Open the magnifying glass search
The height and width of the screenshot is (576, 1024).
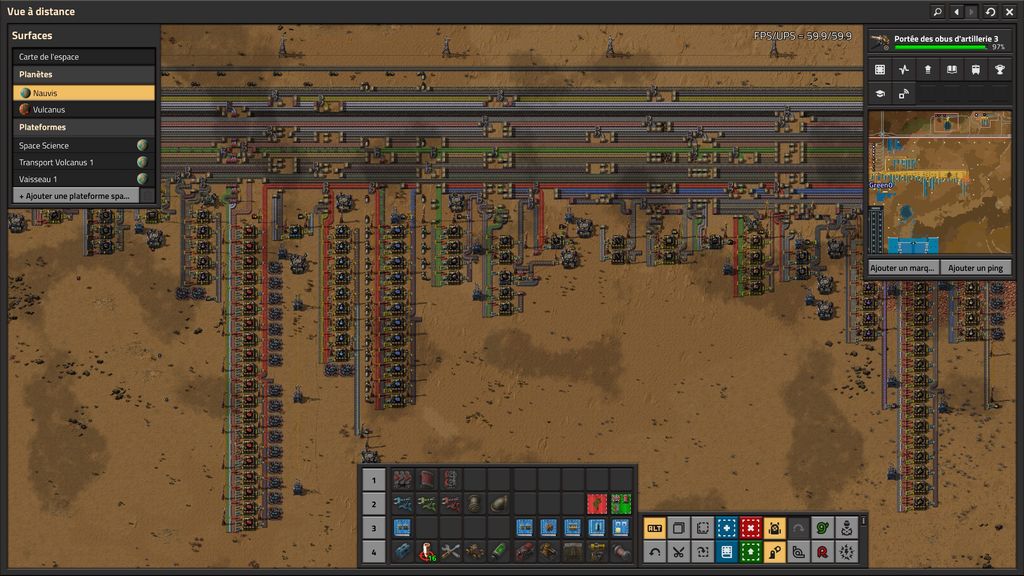(937, 12)
